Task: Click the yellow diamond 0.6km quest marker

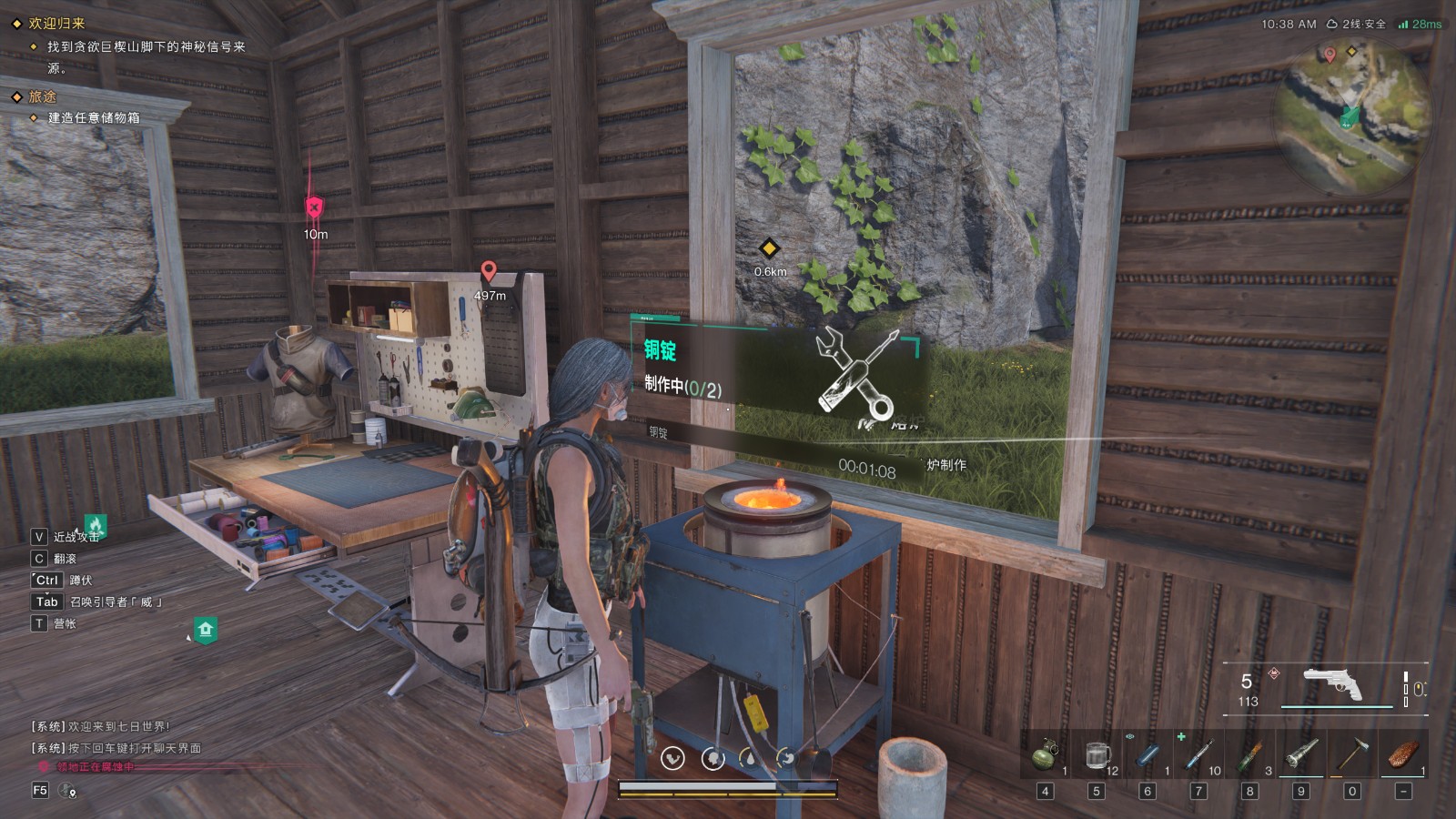Action: [x=770, y=248]
